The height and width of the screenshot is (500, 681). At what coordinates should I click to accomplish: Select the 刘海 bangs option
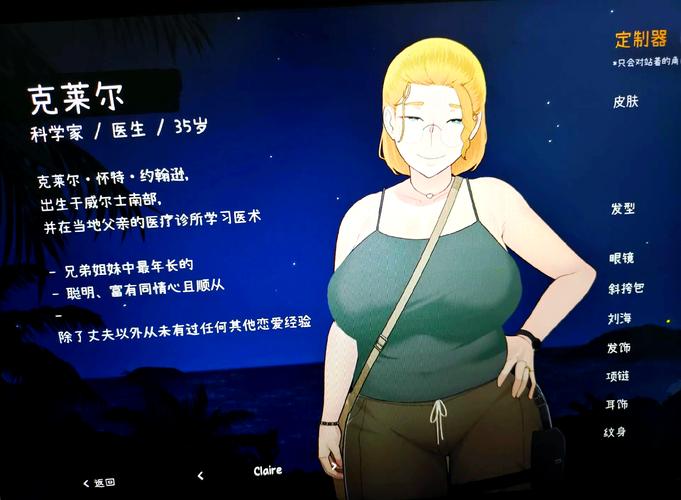pyautogui.click(x=619, y=318)
